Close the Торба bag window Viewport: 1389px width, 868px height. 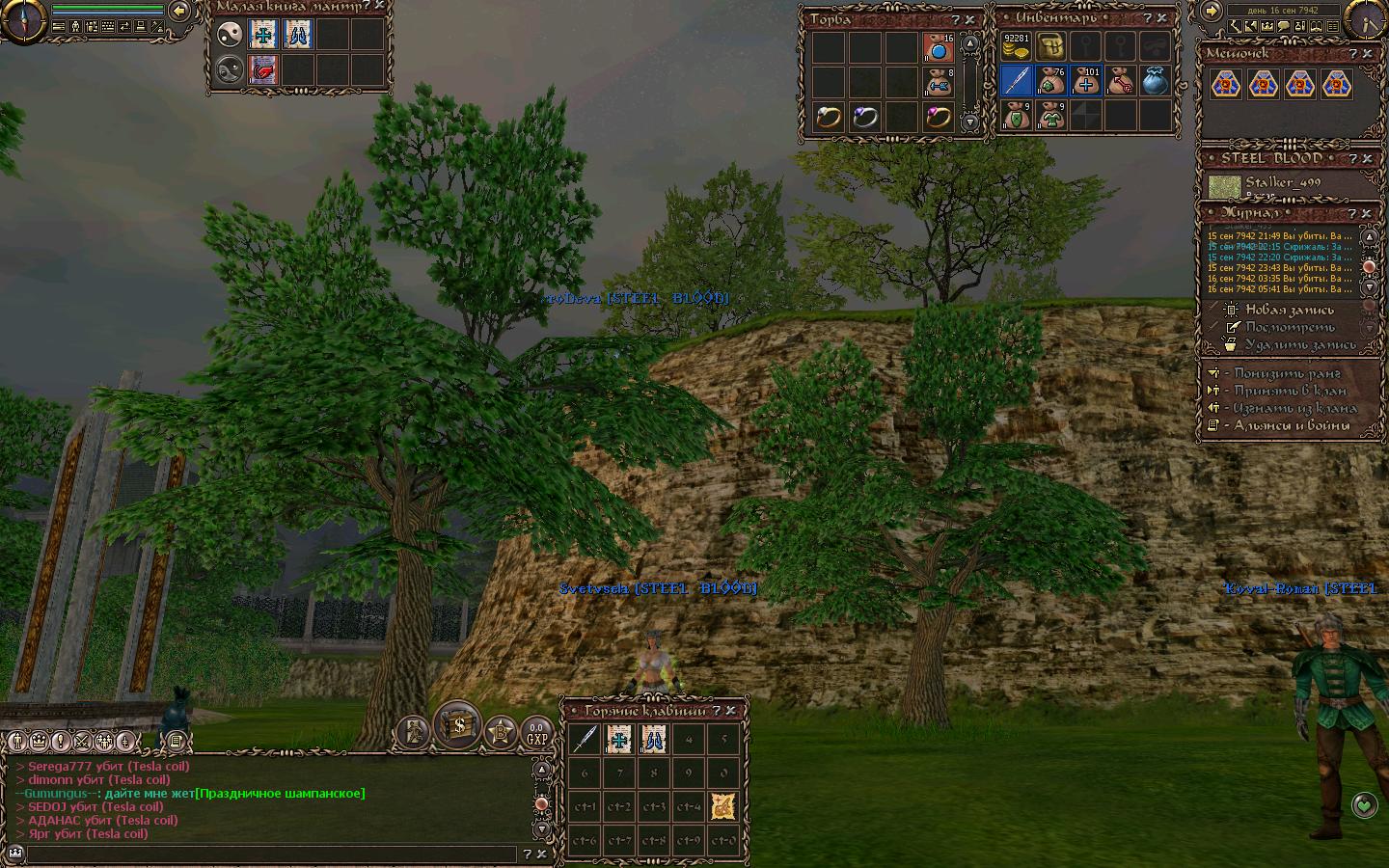click(970, 19)
